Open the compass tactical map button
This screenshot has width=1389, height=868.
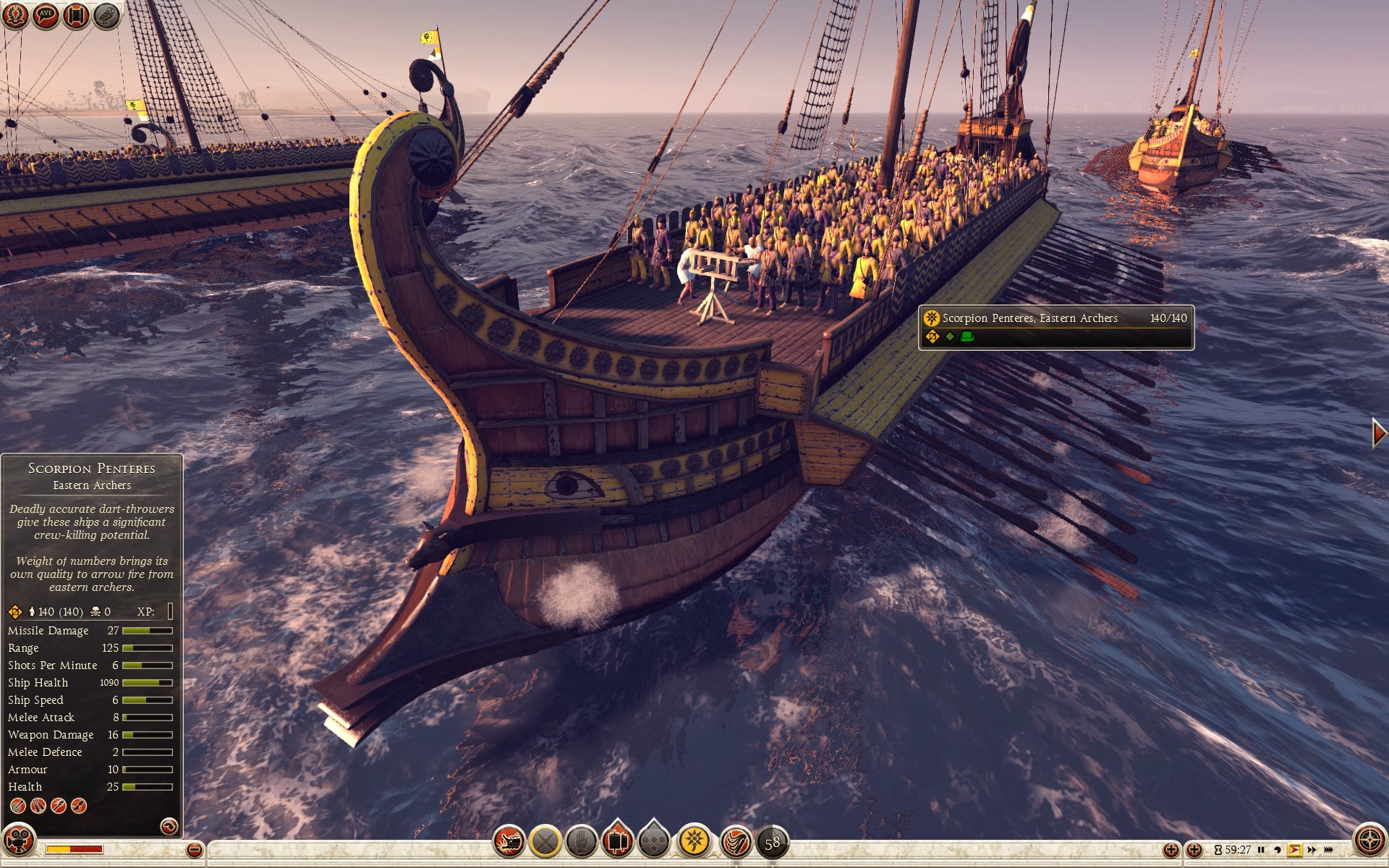[1369, 841]
